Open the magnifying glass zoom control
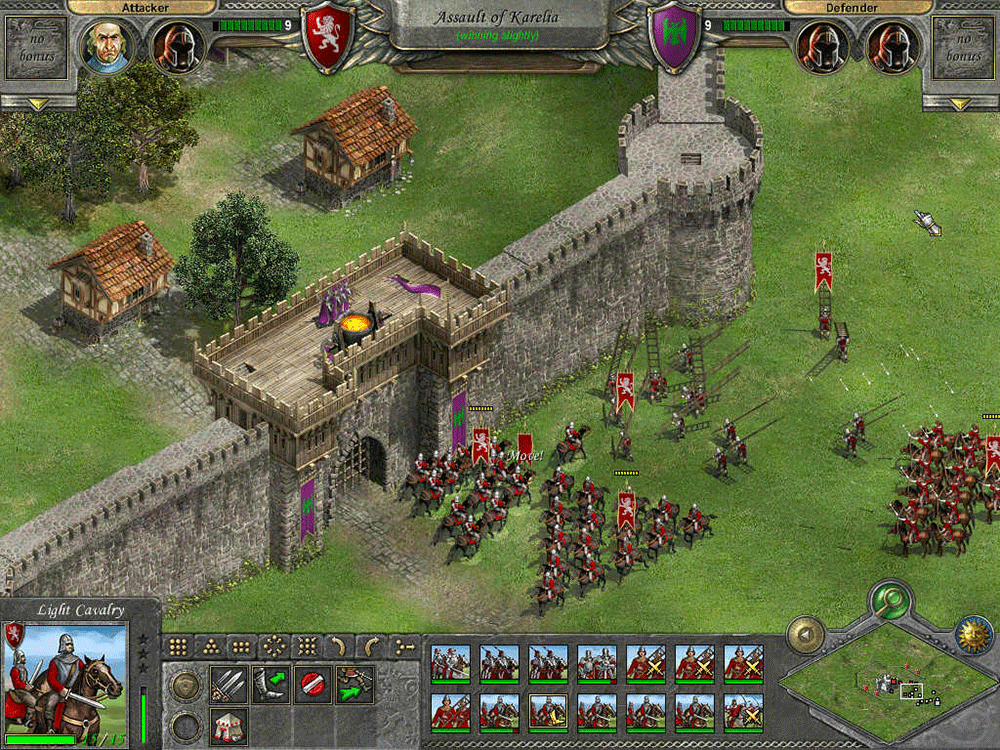 887,601
